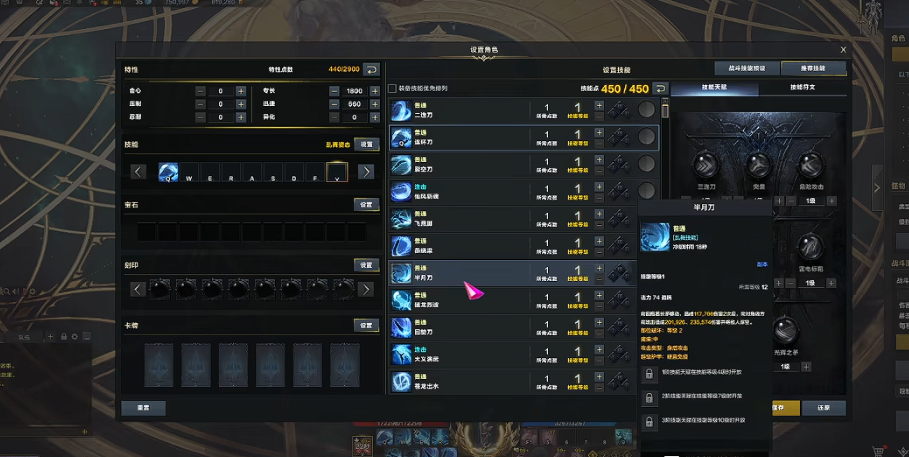Switch to the 技能天赋 tab
The width and height of the screenshot is (909, 457).
tap(714, 89)
